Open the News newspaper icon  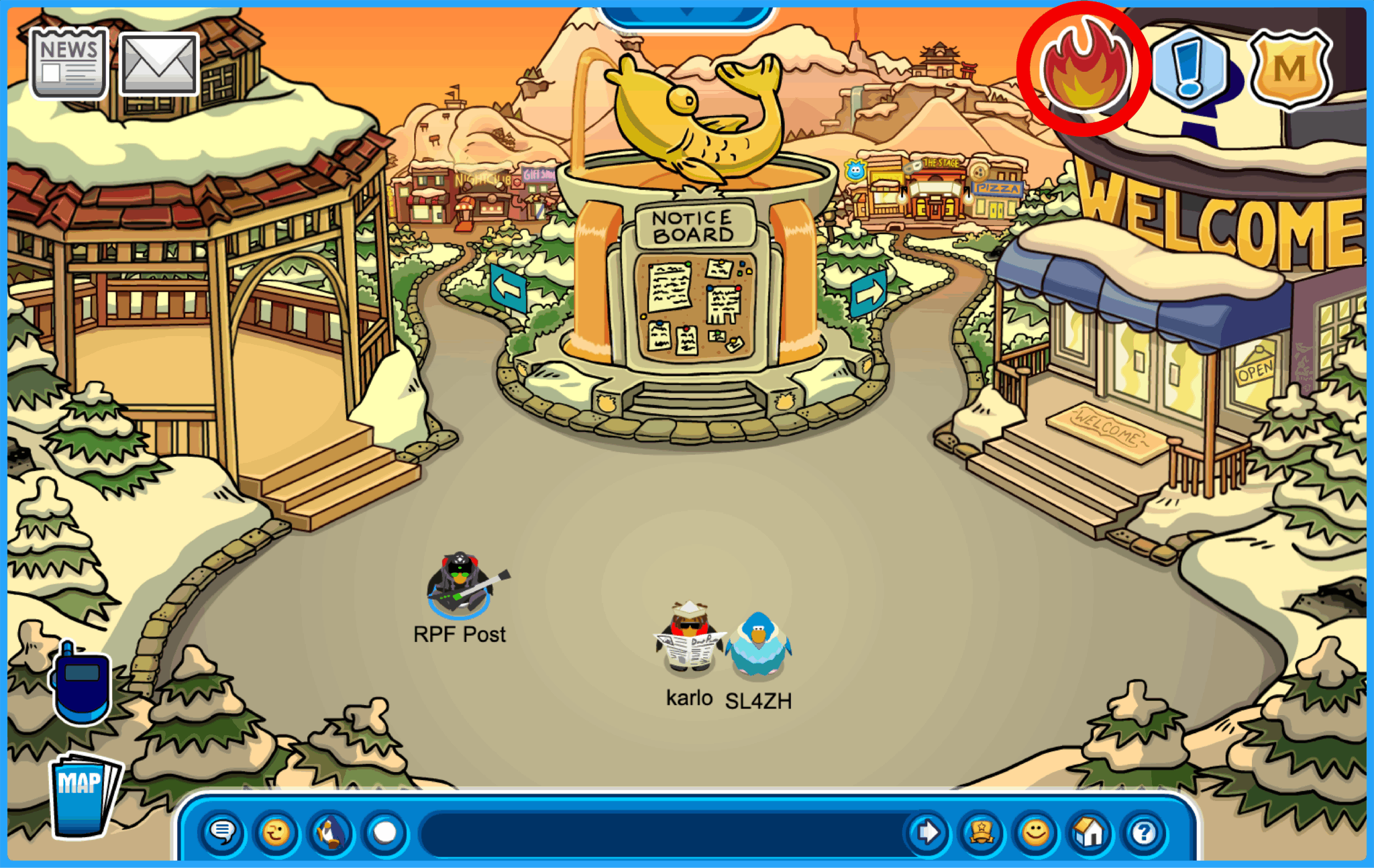pos(67,64)
